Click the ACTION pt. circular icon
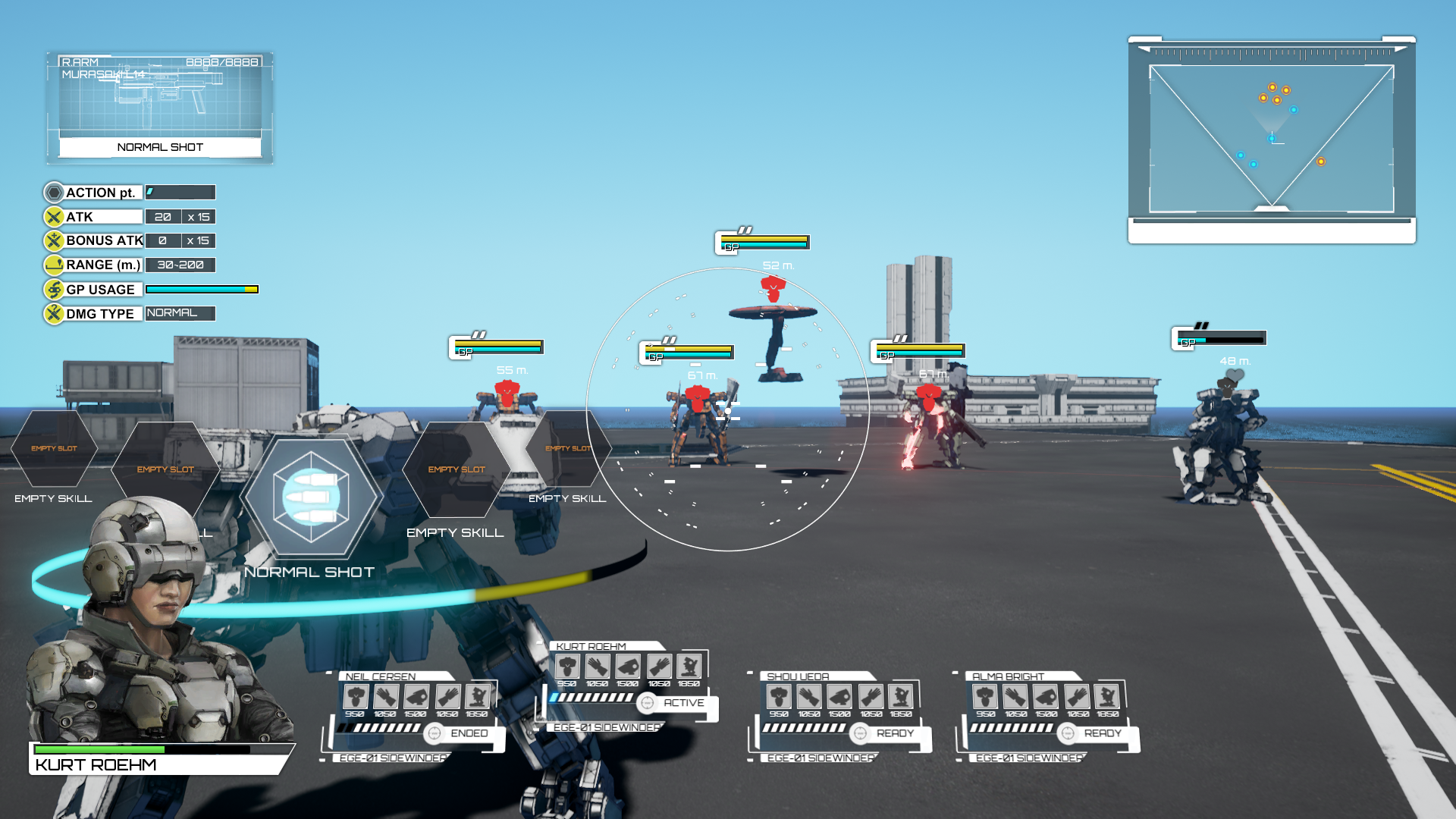This screenshot has width=1456, height=819. coord(53,192)
